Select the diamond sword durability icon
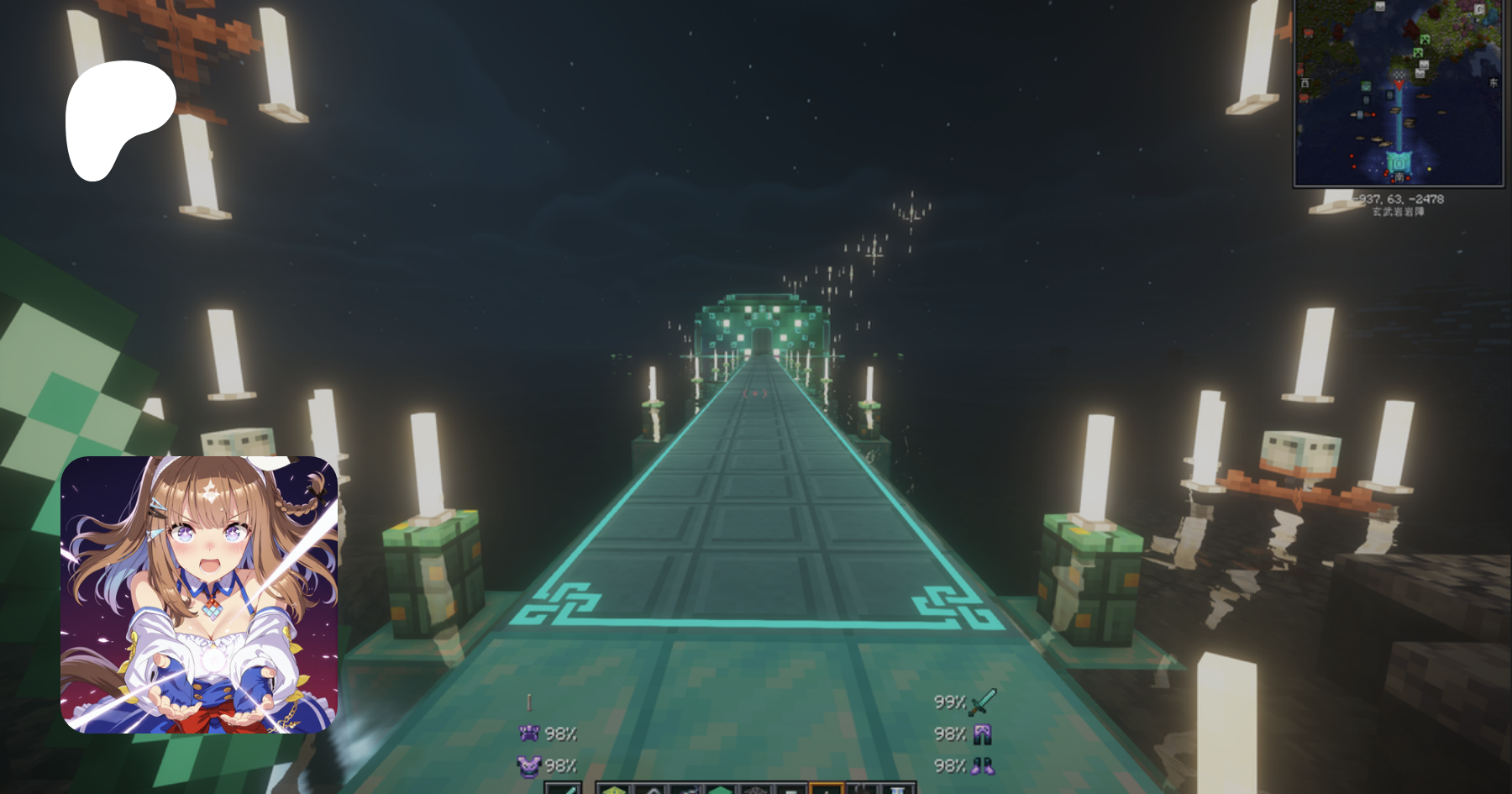This screenshot has width=1512, height=794. click(x=982, y=702)
